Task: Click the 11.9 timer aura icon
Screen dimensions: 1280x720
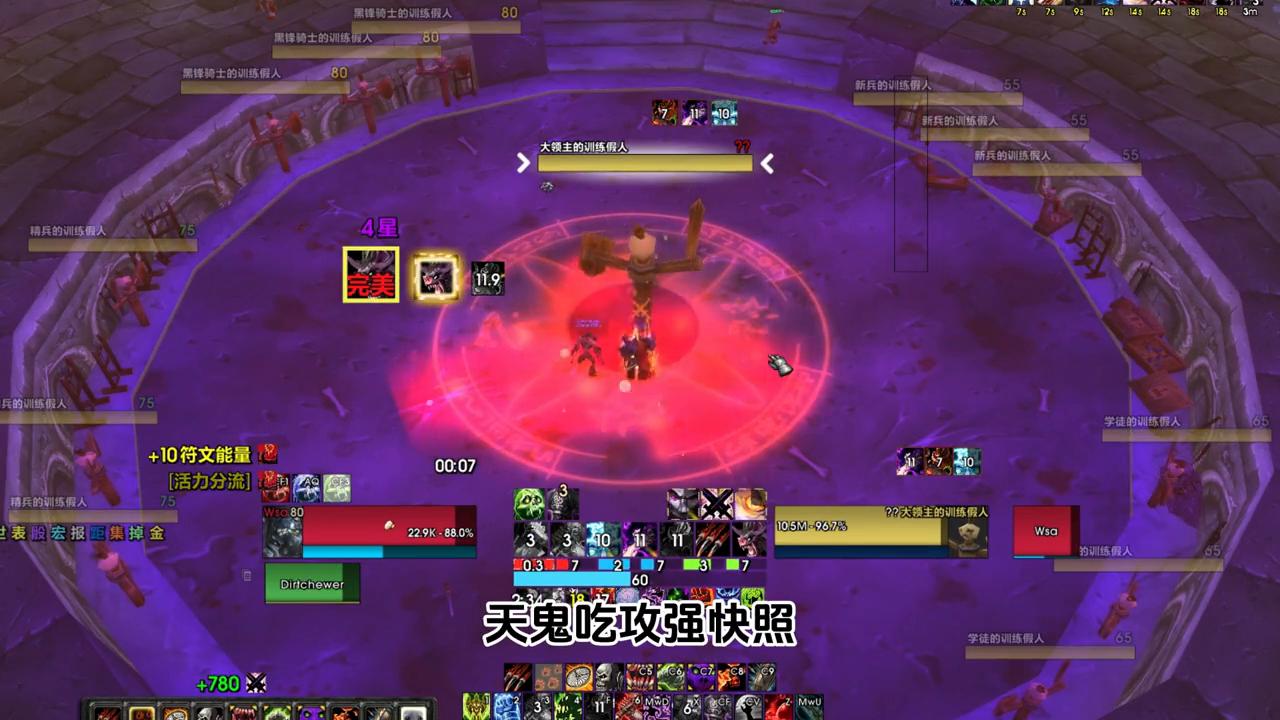Action: [x=487, y=279]
